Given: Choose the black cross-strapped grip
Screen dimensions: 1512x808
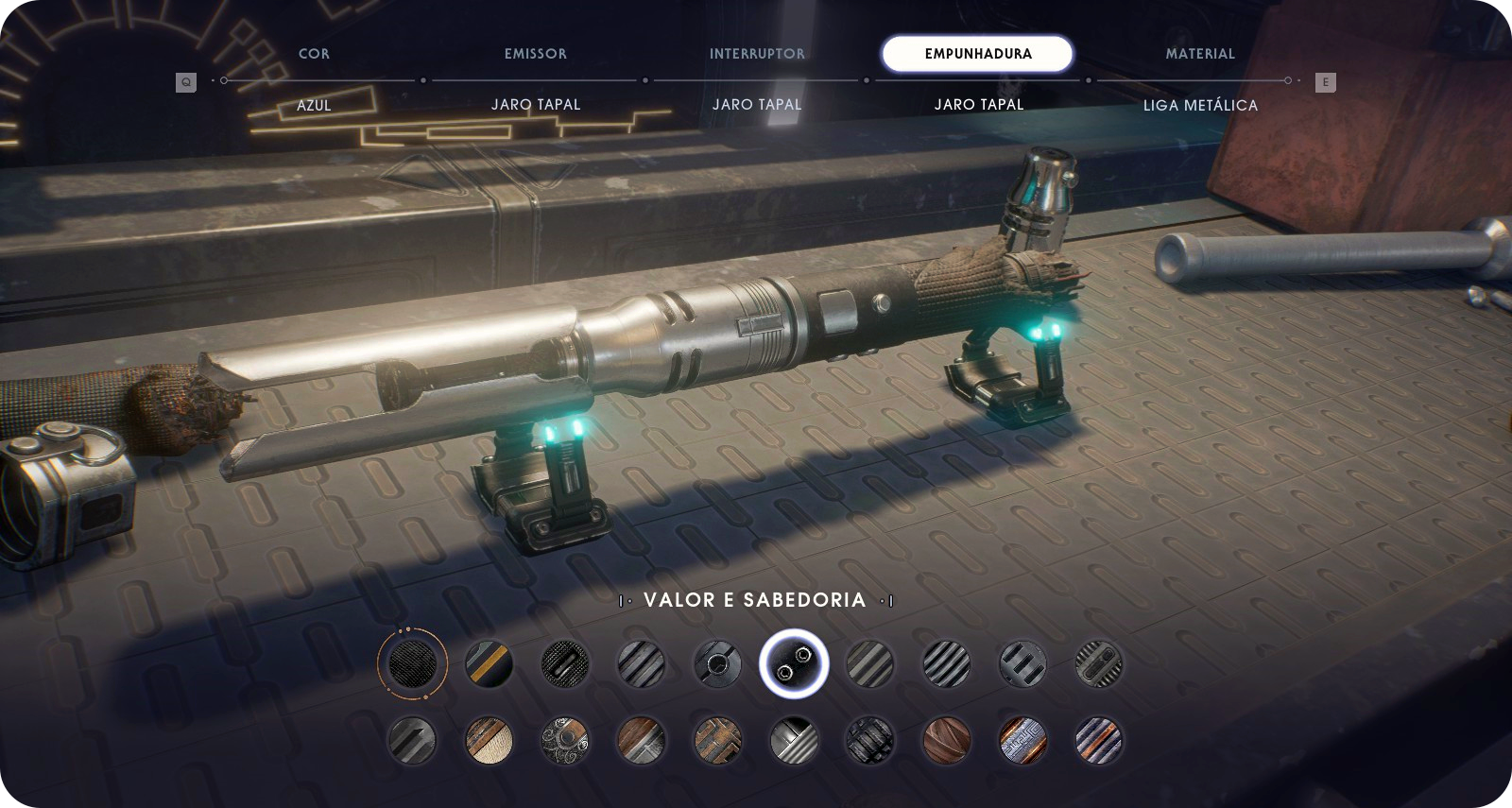Looking at the screenshot, I should pyautogui.click(x=869, y=740).
